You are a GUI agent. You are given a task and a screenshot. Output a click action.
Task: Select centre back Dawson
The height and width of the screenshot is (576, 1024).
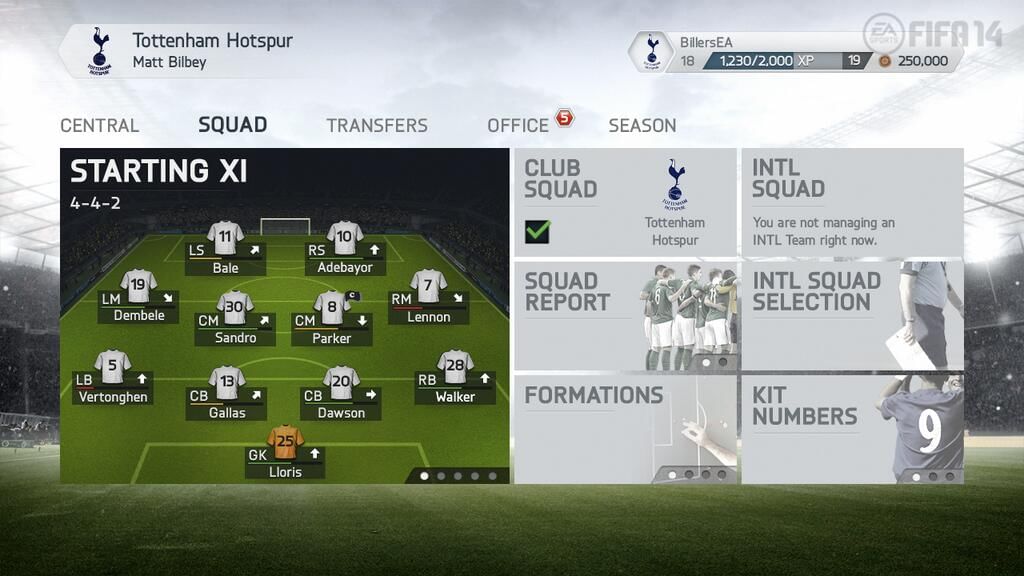[341, 394]
